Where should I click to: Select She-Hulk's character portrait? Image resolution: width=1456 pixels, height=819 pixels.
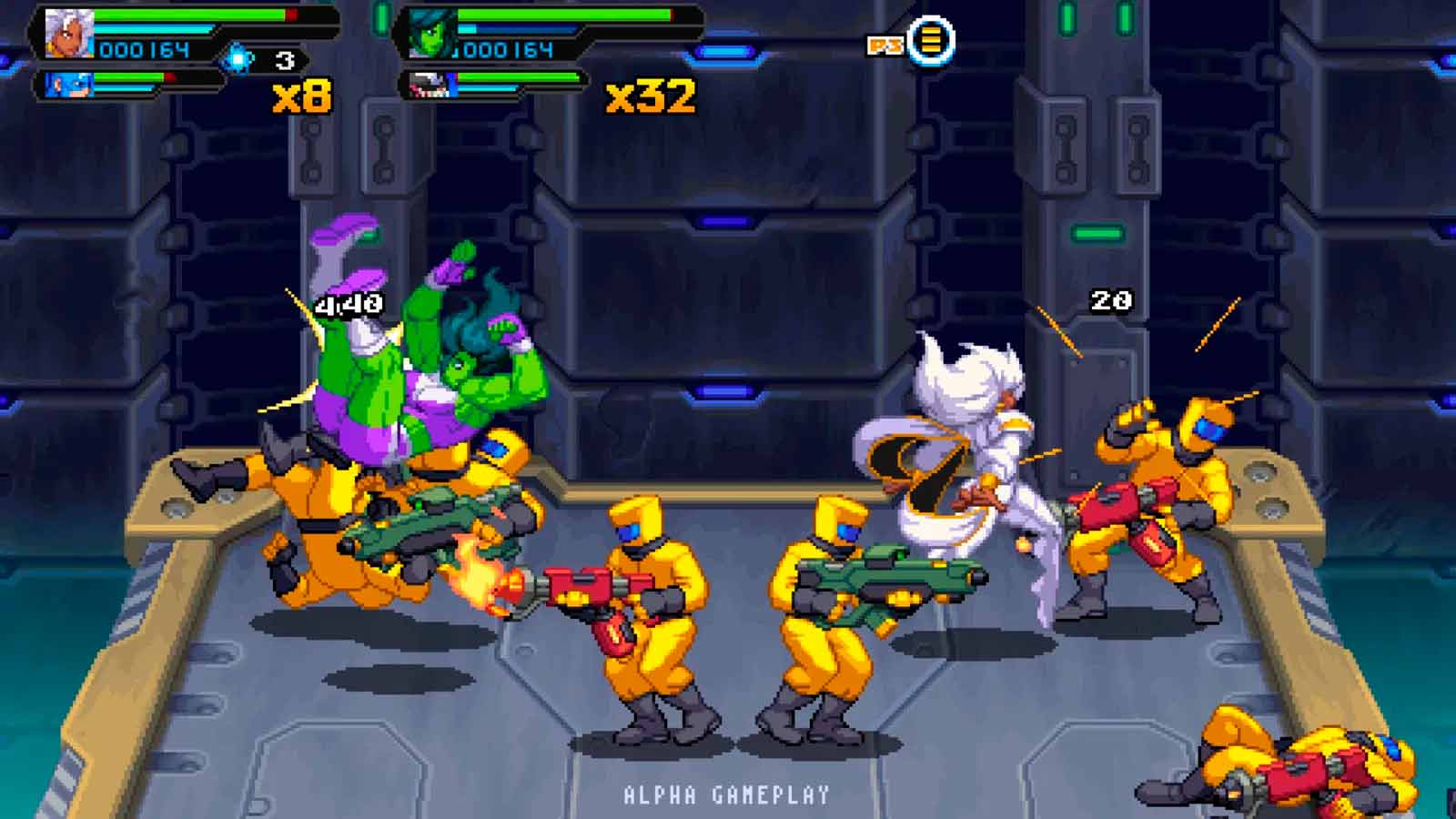432,35
